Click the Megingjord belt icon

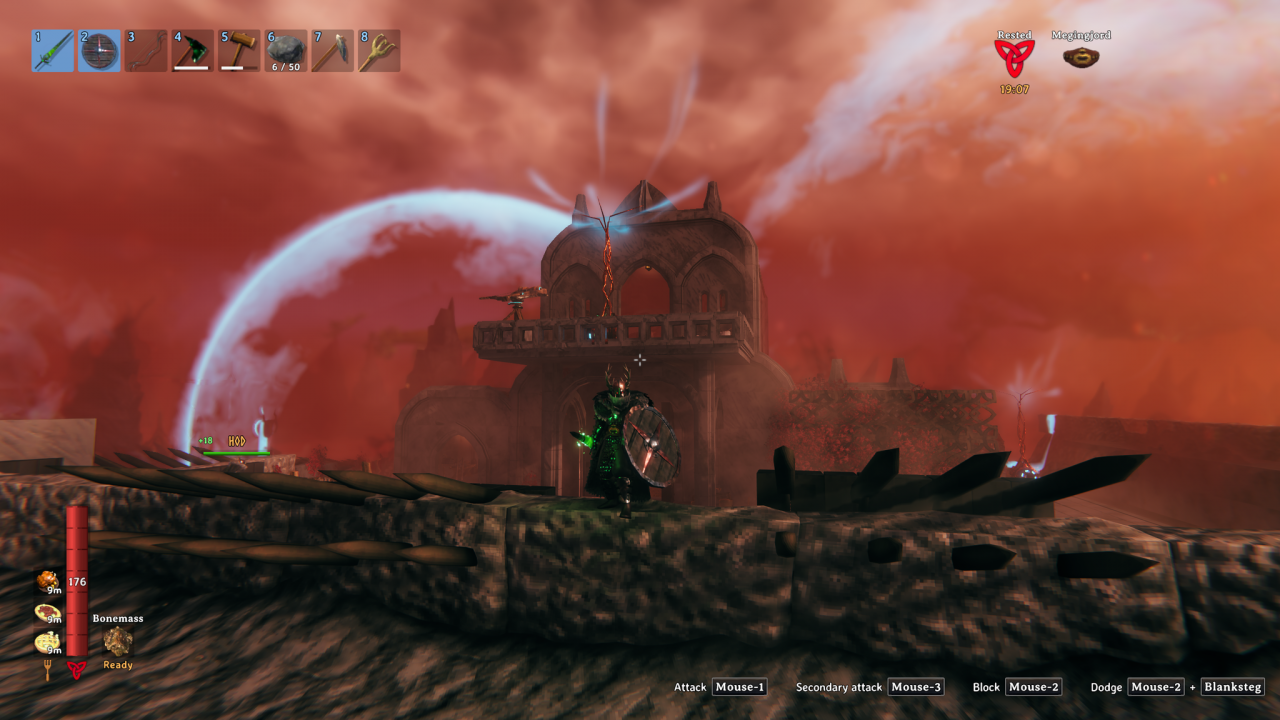point(1081,58)
